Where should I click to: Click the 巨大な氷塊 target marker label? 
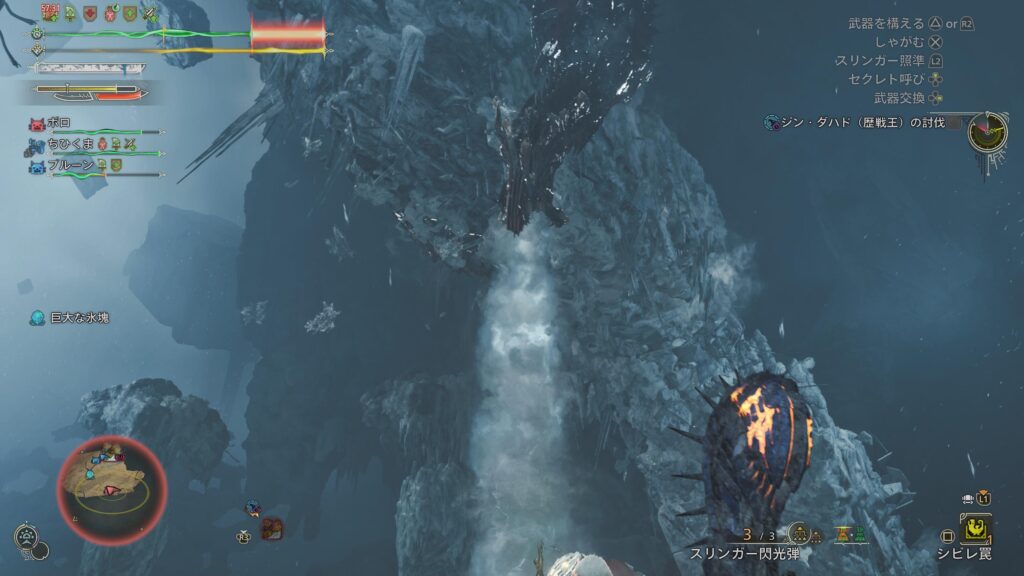click(79, 317)
